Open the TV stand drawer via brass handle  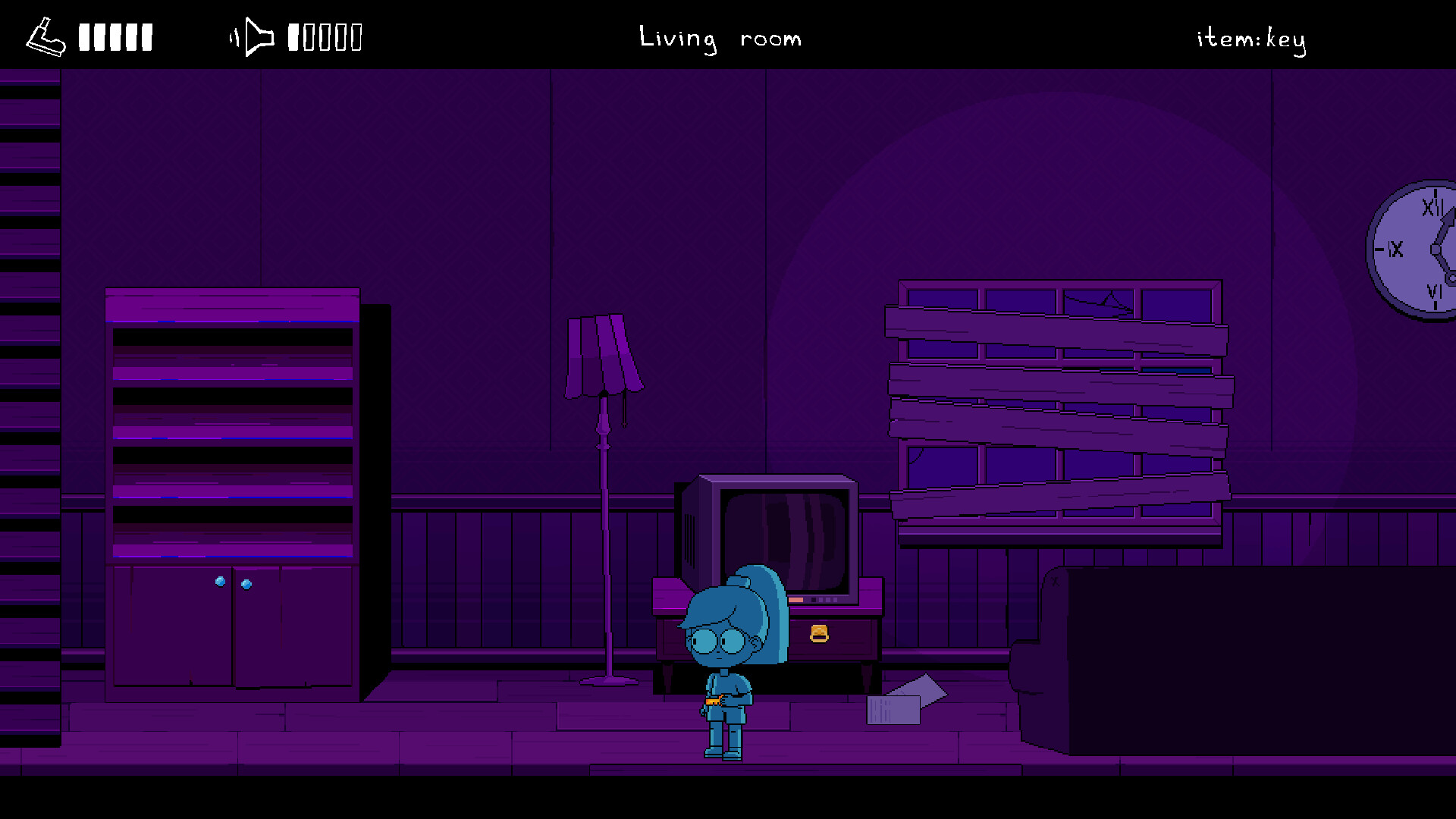[x=819, y=633]
